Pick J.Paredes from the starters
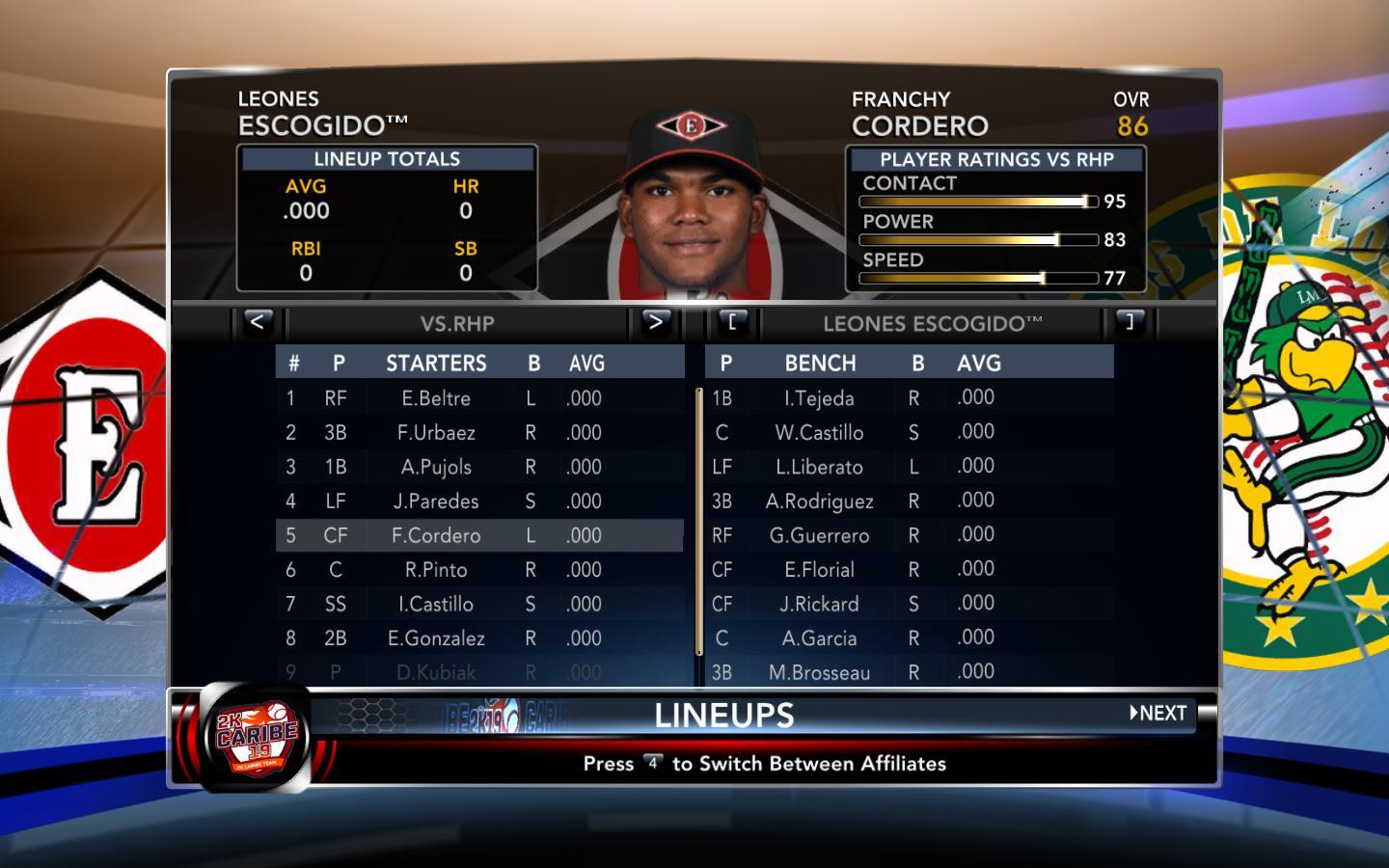 click(436, 502)
